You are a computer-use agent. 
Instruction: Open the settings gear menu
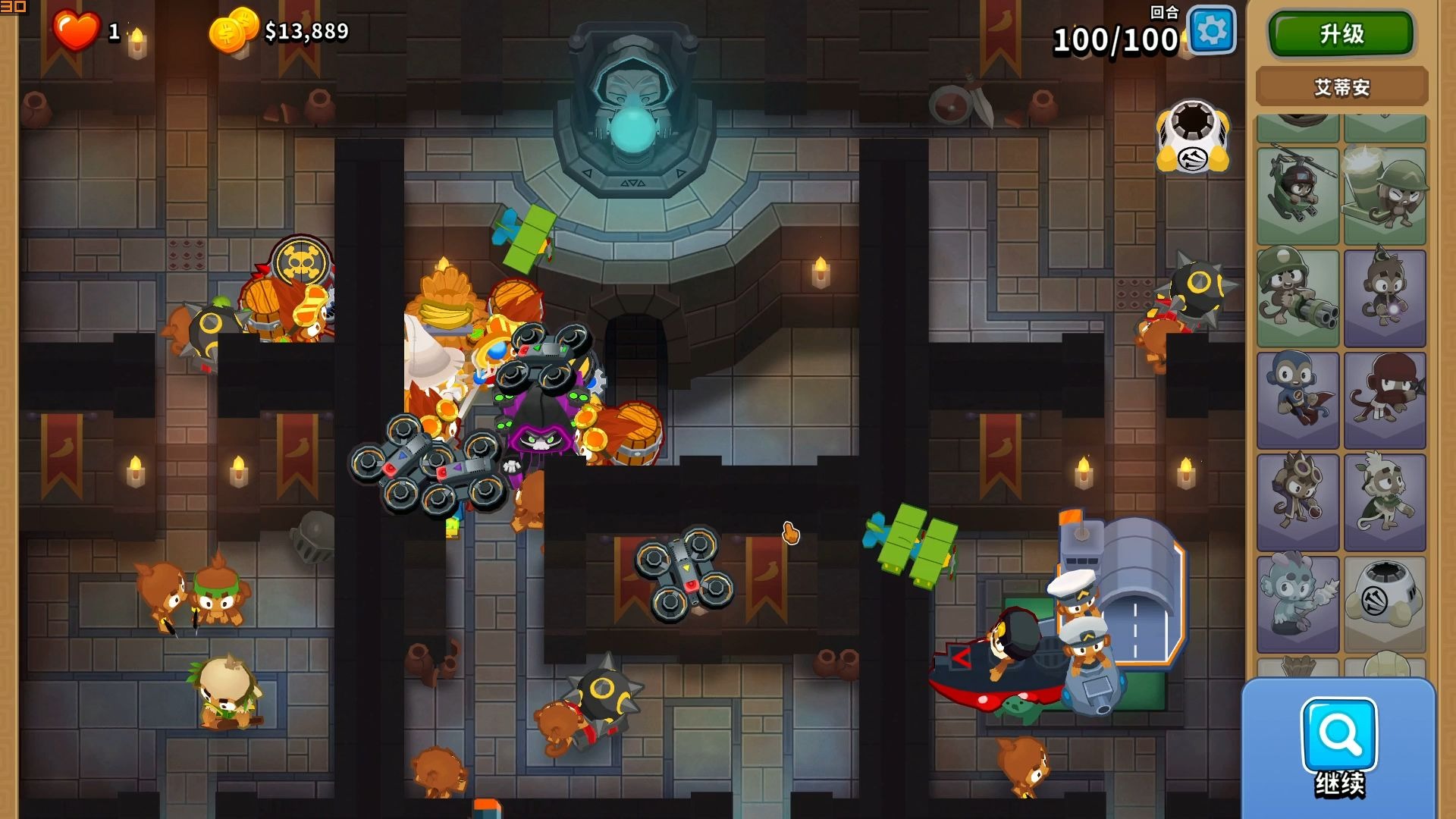pos(1211,31)
